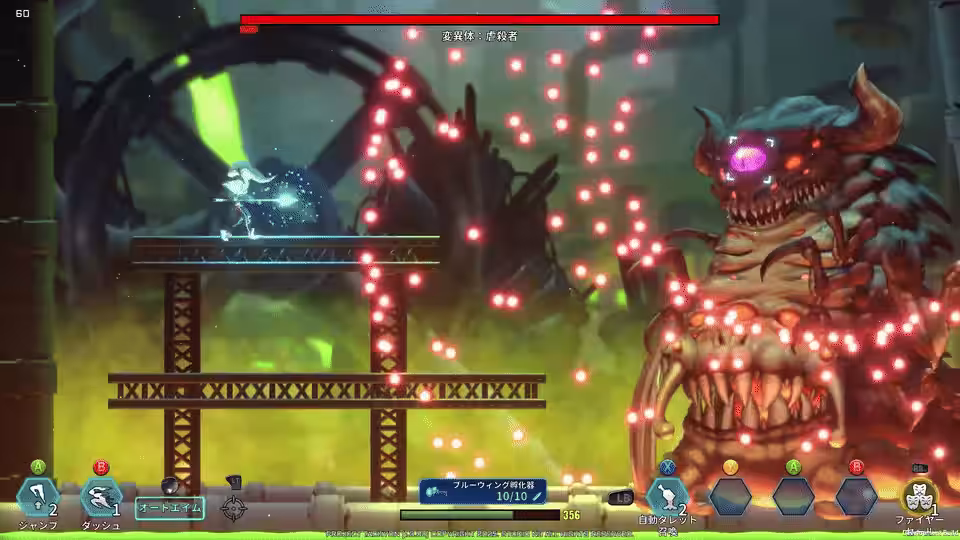The image size is (960, 540).
Task: Activate the Jump (ジャンプ) ability icon
Action: click(37, 497)
